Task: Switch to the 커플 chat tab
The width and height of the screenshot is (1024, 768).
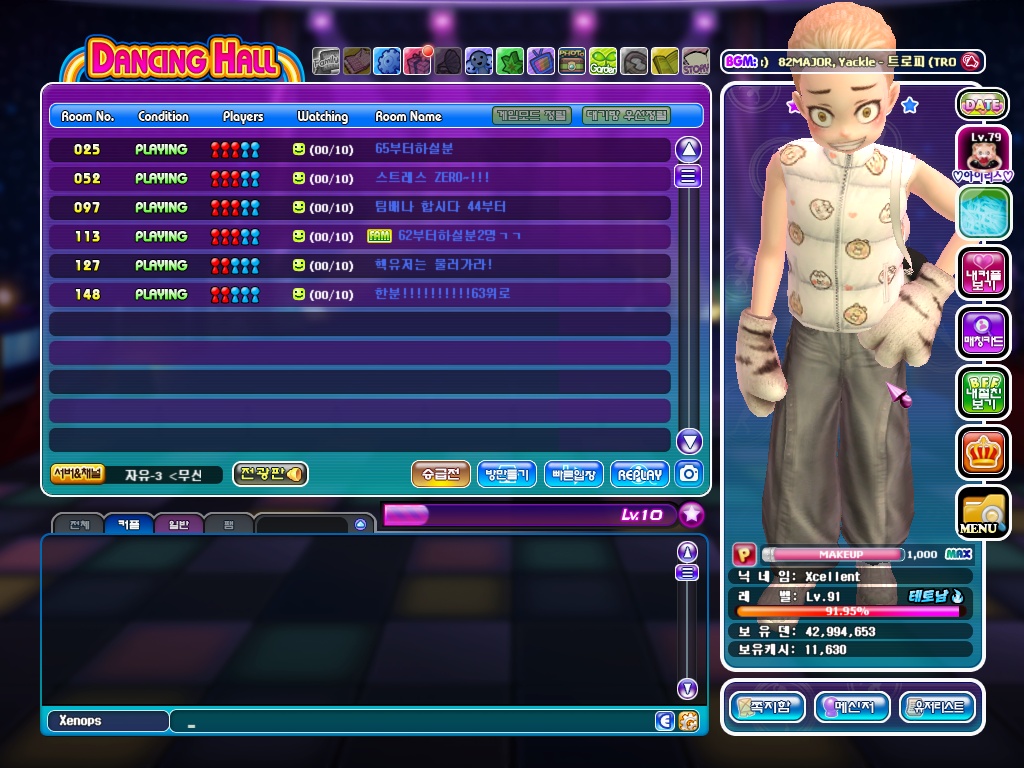Action: coord(128,523)
